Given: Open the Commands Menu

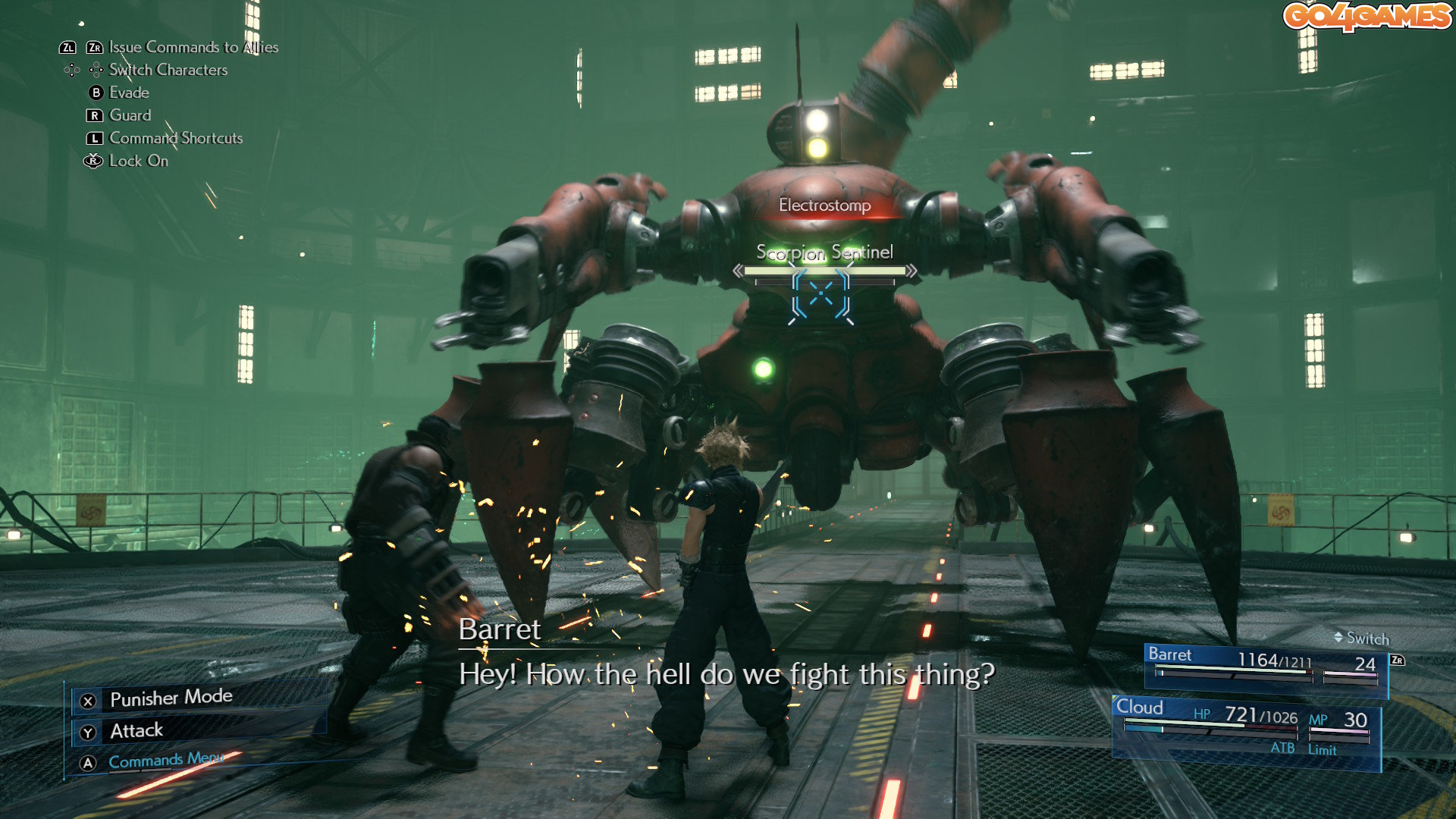Looking at the screenshot, I should pos(165,761).
